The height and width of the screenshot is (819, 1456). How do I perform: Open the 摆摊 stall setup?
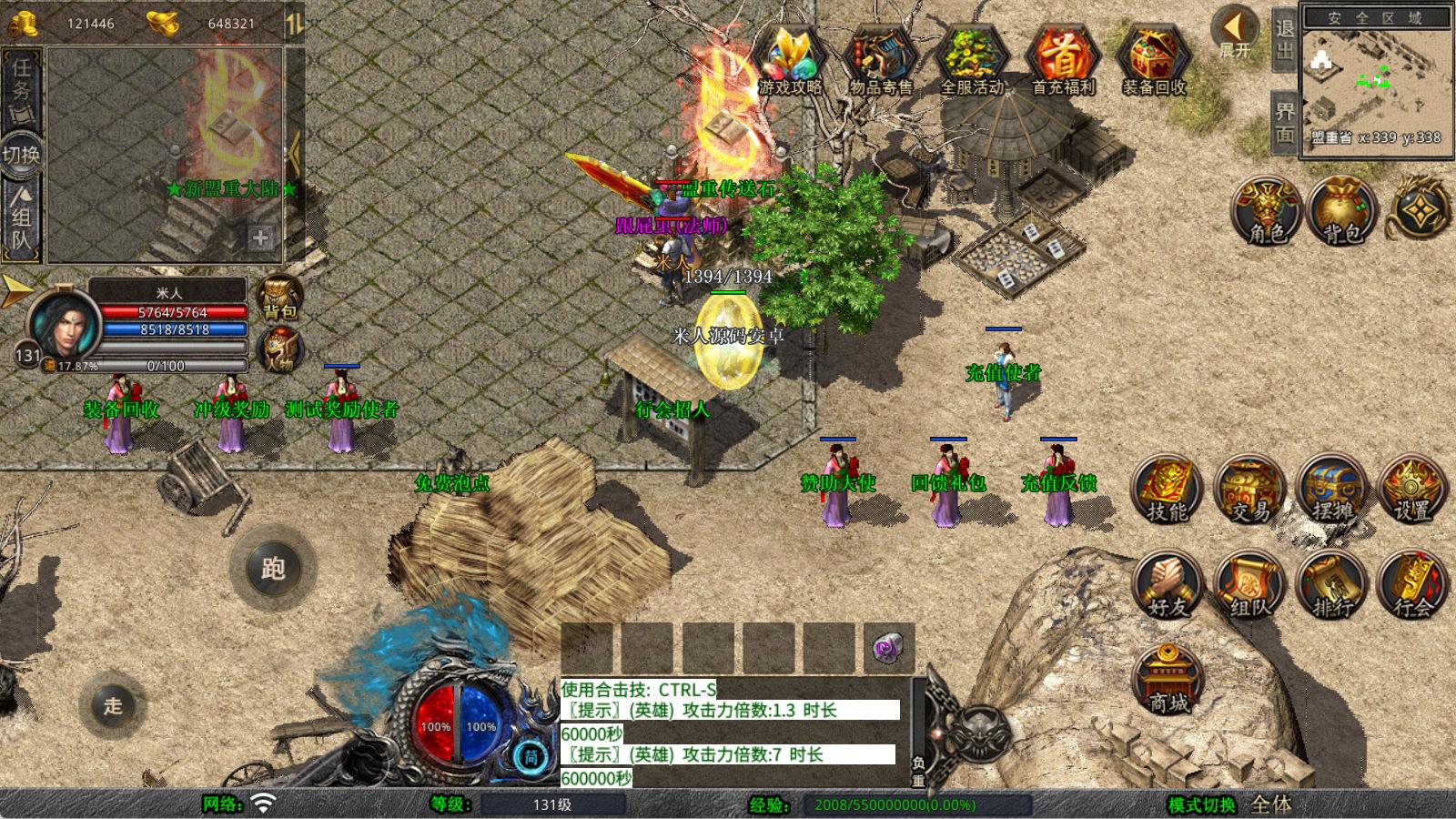click(1331, 490)
